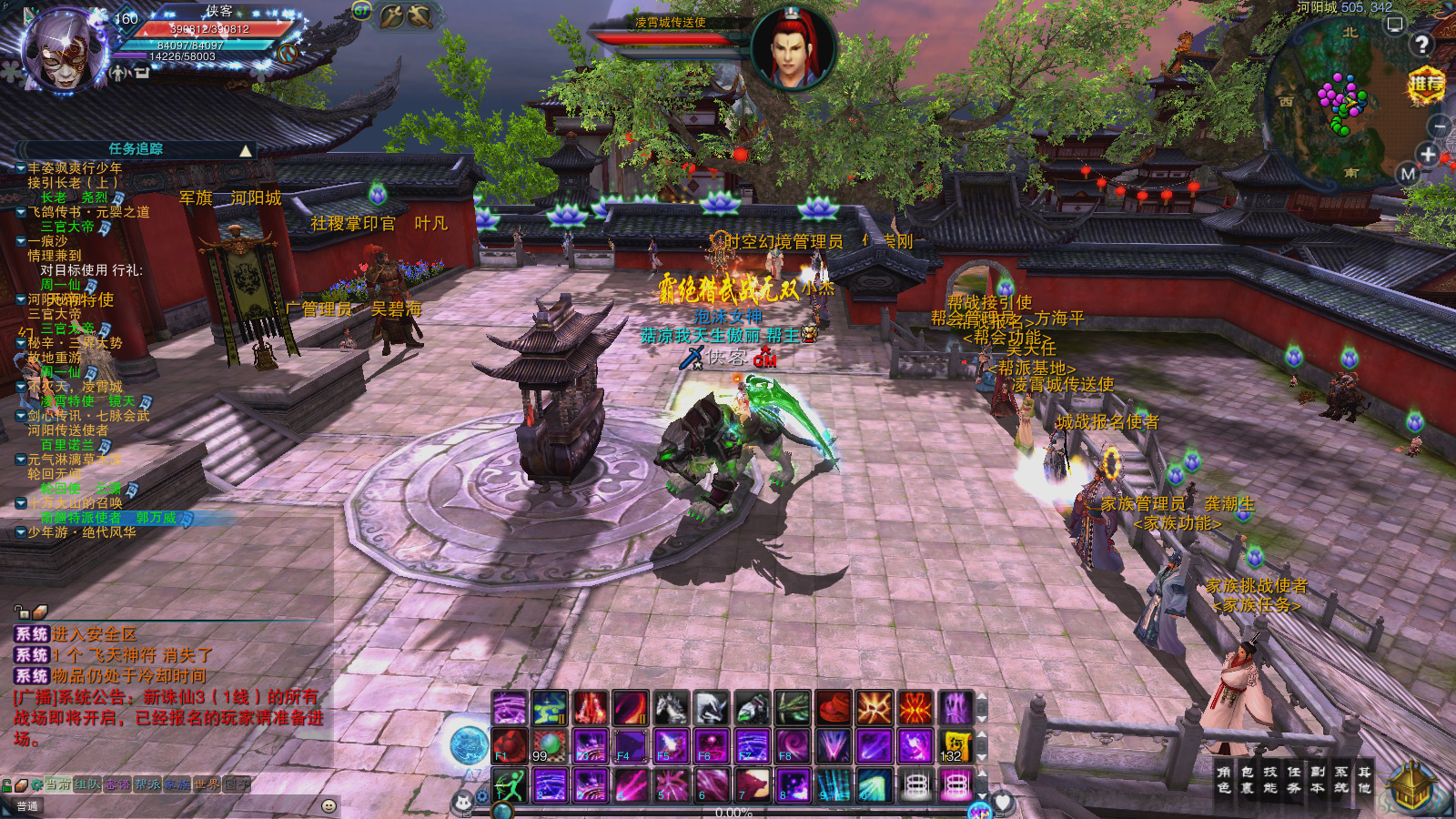
Task: Open the chat emoji smiley picker
Action: click(x=329, y=806)
